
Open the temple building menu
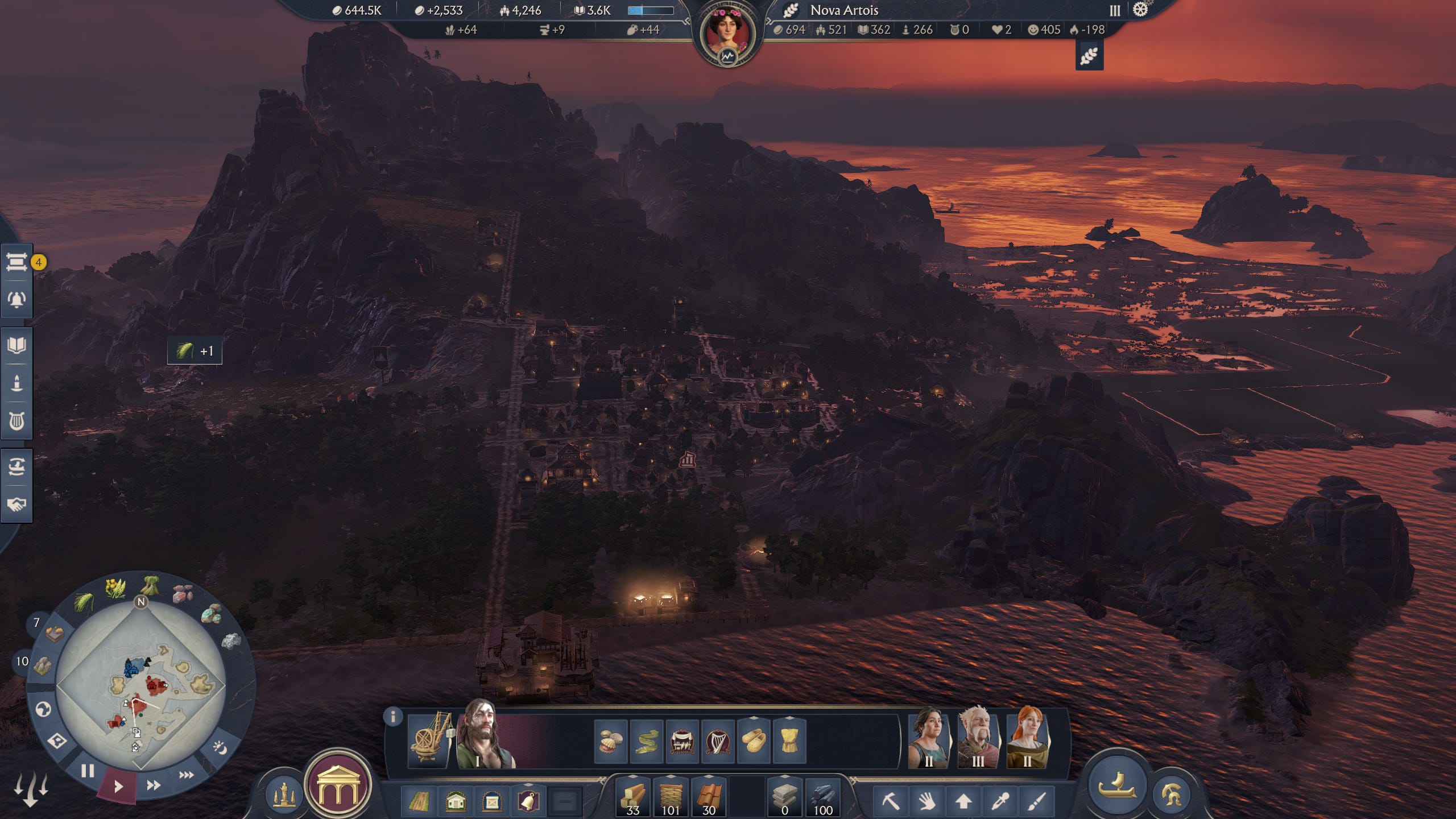338,785
